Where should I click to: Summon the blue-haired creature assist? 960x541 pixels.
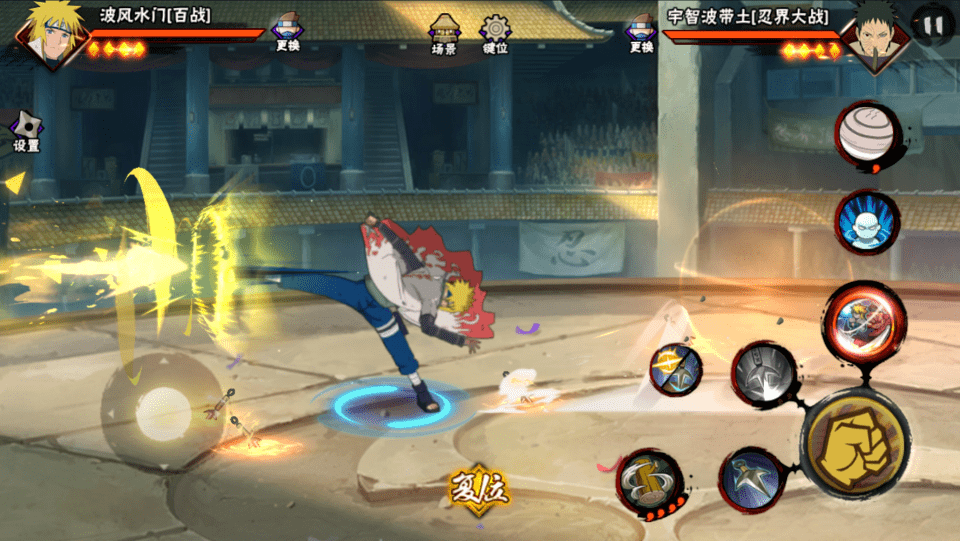[x=866, y=222]
